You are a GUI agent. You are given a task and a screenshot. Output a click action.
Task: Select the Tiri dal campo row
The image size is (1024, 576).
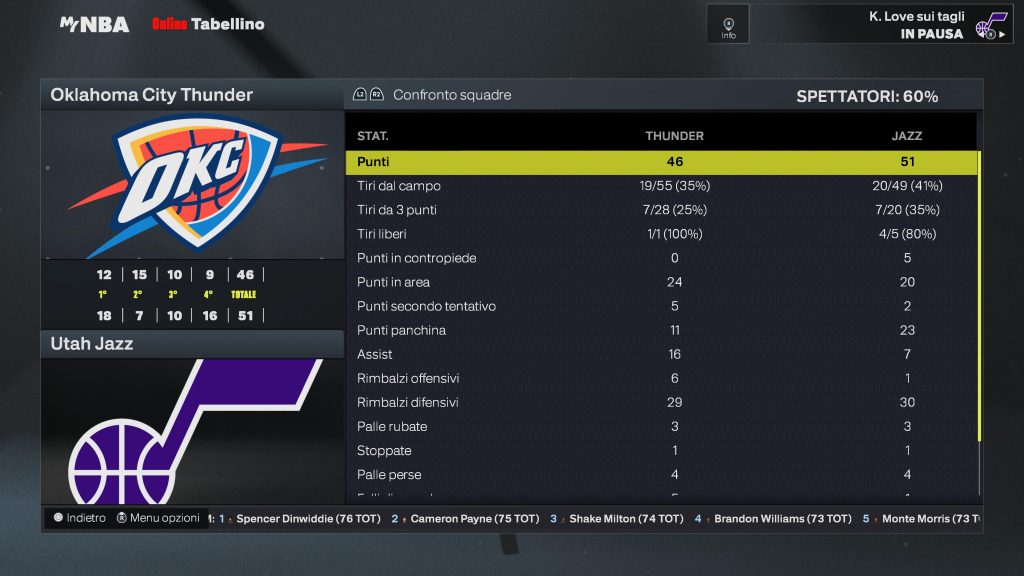coord(661,186)
